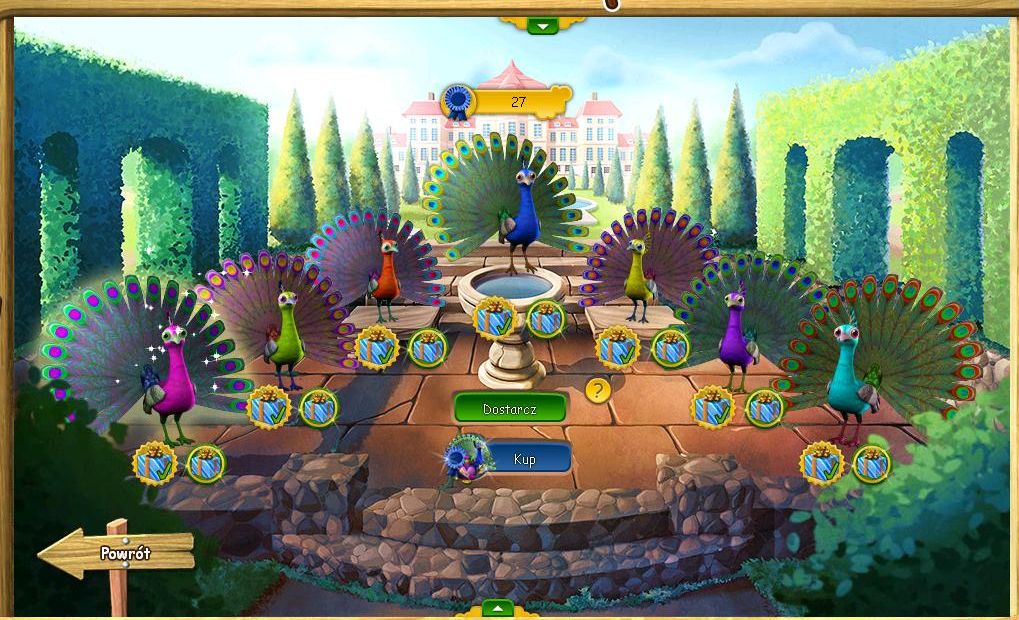Select the gold-badge gift below the blue peacock

point(494,319)
